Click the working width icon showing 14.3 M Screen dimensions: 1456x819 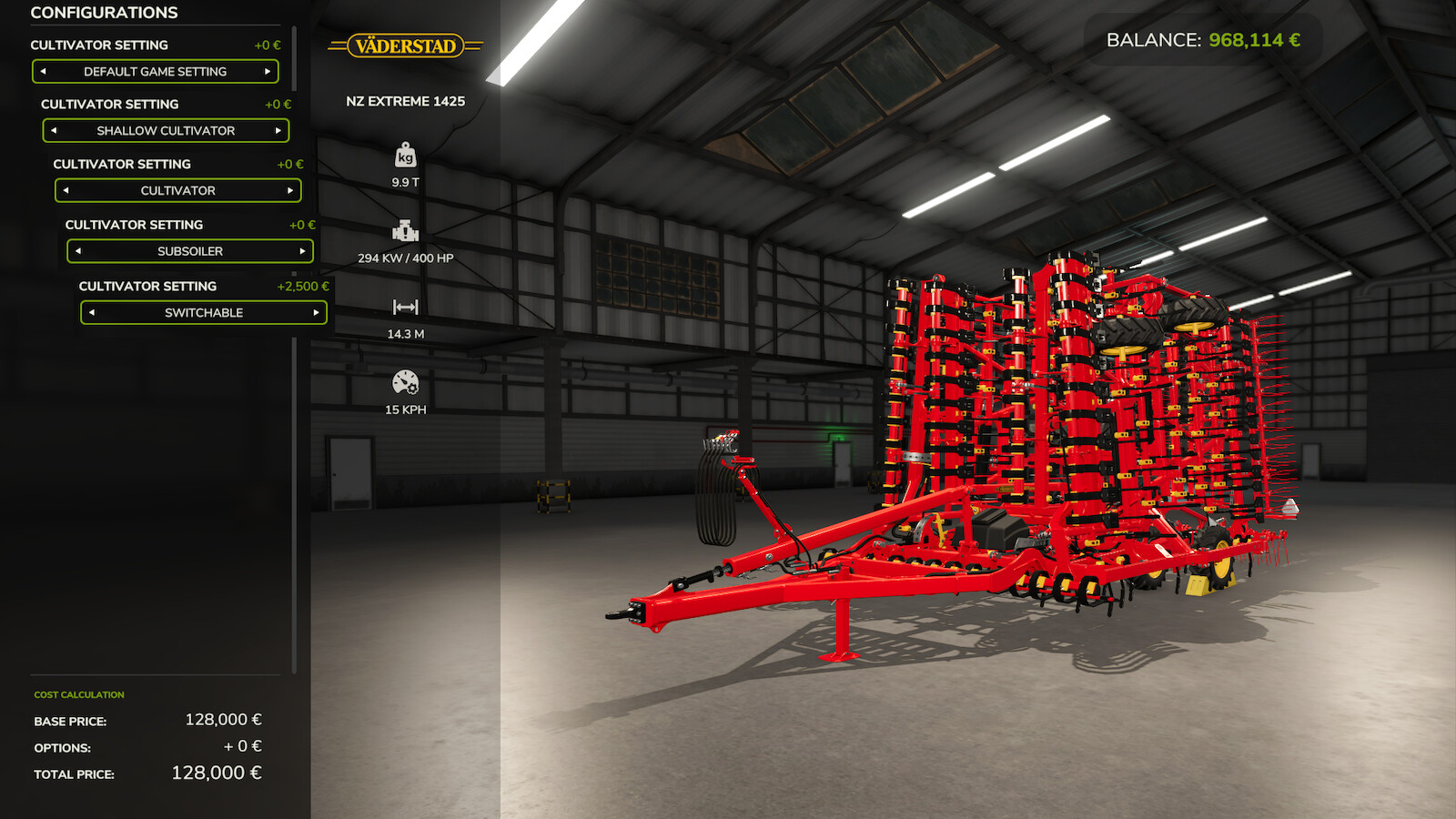pyautogui.click(x=406, y=307)
